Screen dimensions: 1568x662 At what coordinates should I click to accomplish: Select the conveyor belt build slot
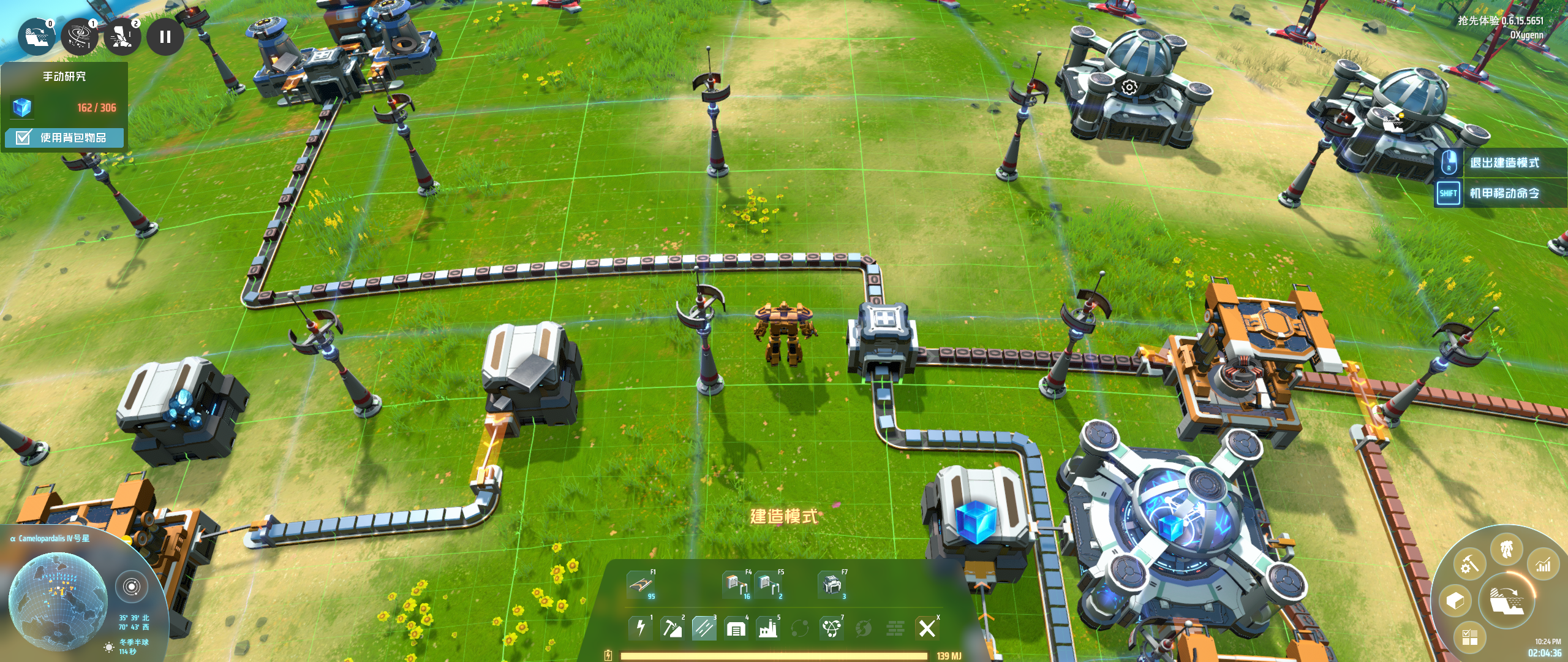(640, 584)
